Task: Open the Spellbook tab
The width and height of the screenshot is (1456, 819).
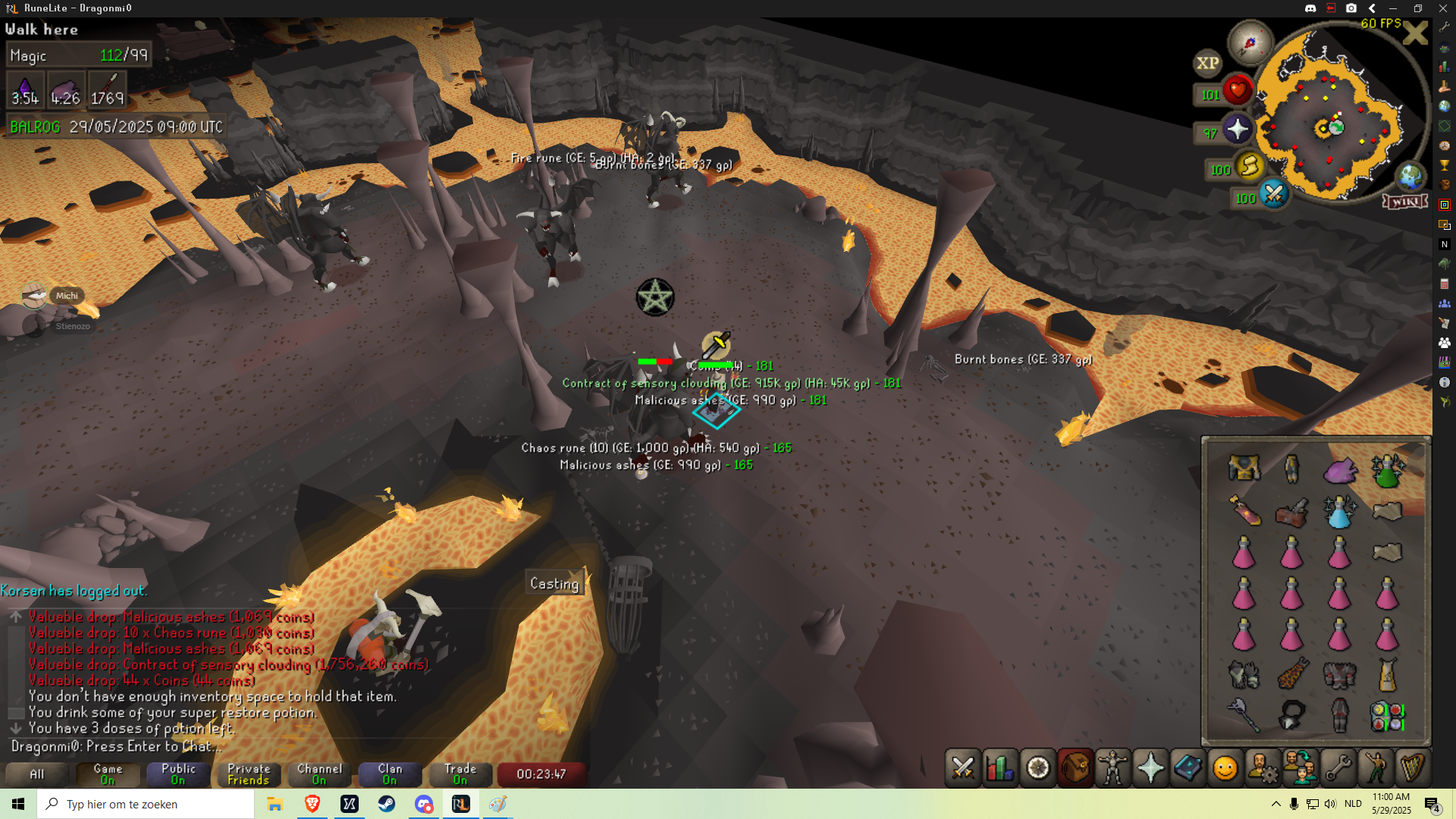Action: coord(1188,768)
